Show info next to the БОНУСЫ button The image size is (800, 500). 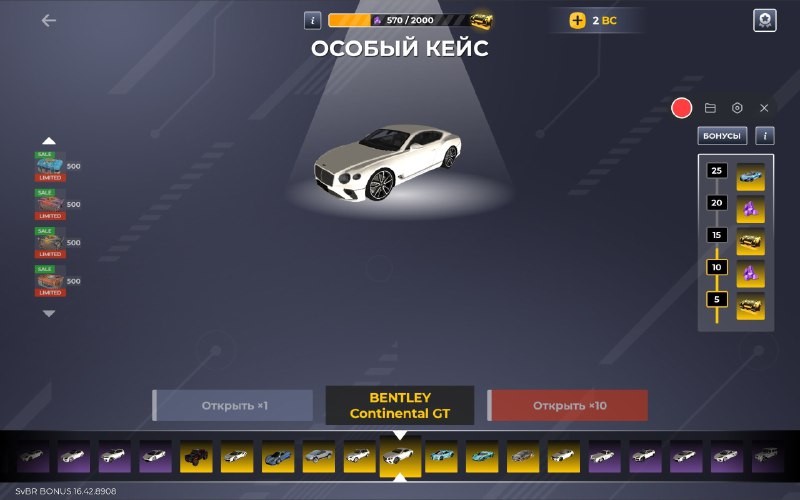(765, 136)
